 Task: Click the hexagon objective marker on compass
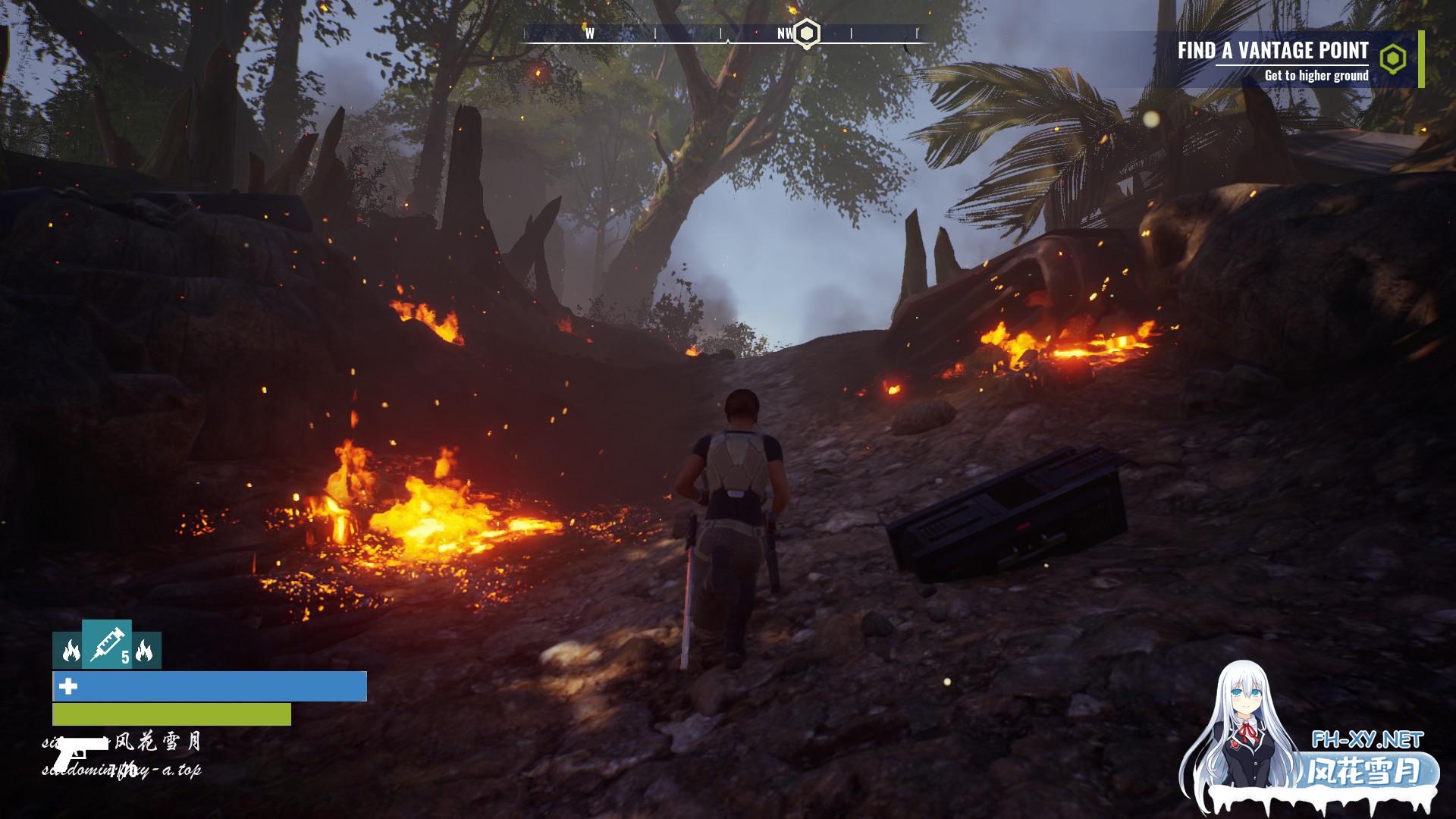click(x=808, y=33)
